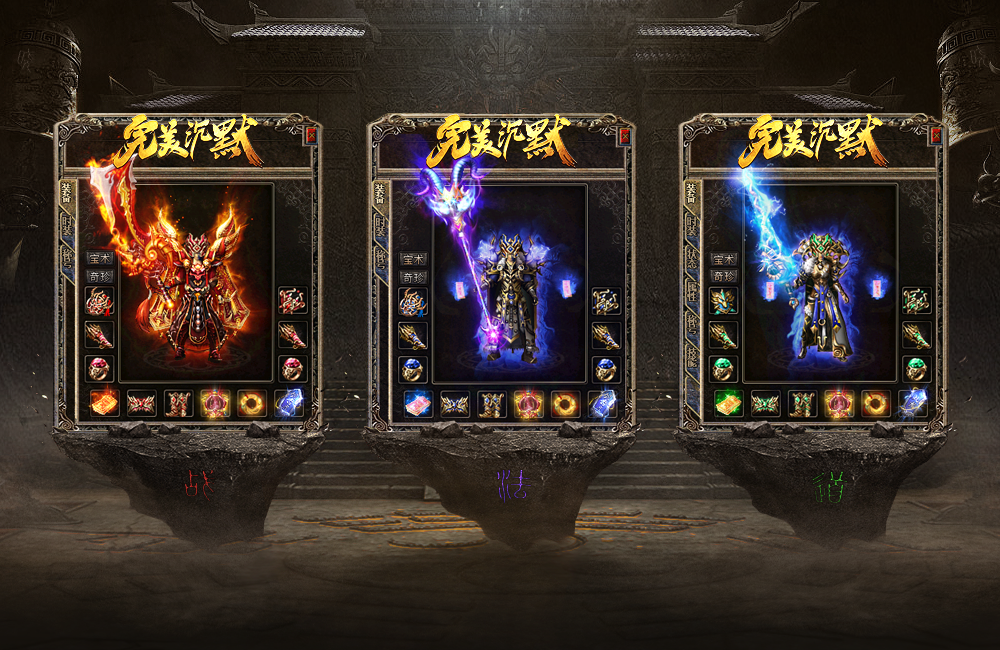The height and width of the screenshot is (650, 1000).
Task: Switch to the 状态 status tab
Action: [x=692, y=263]
